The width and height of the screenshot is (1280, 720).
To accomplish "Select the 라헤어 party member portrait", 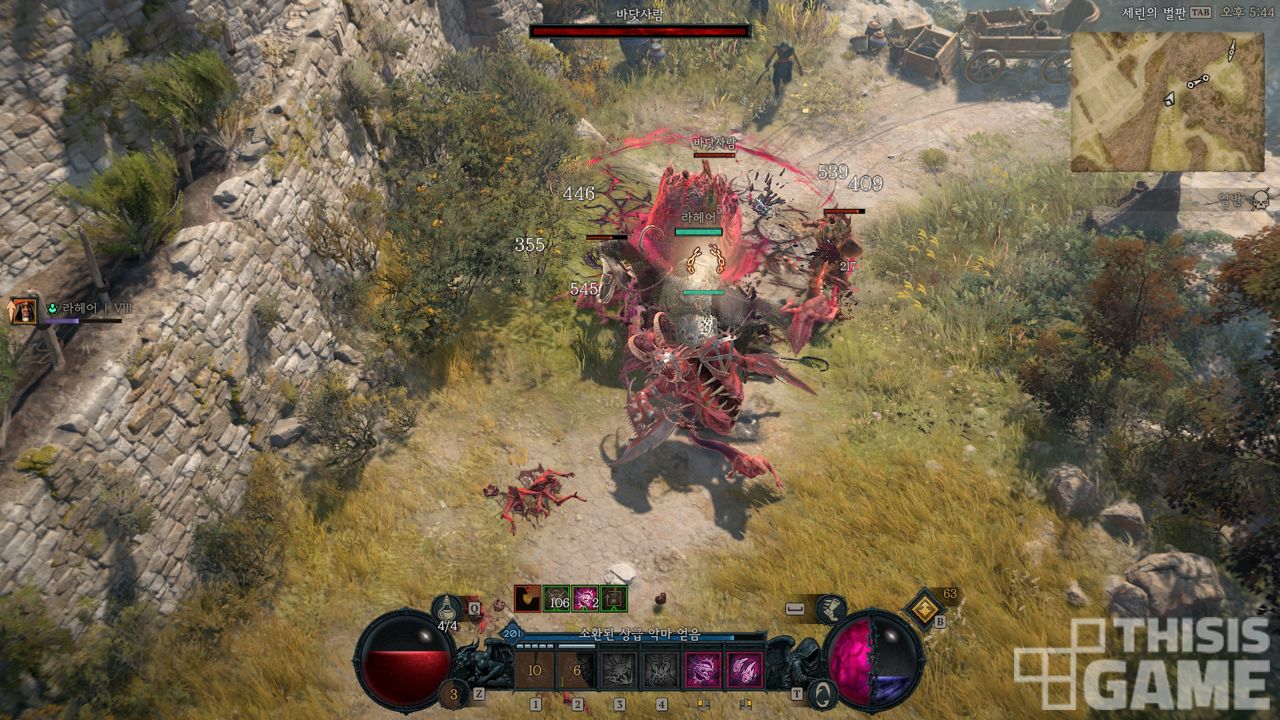I will [x=22, y=312].
